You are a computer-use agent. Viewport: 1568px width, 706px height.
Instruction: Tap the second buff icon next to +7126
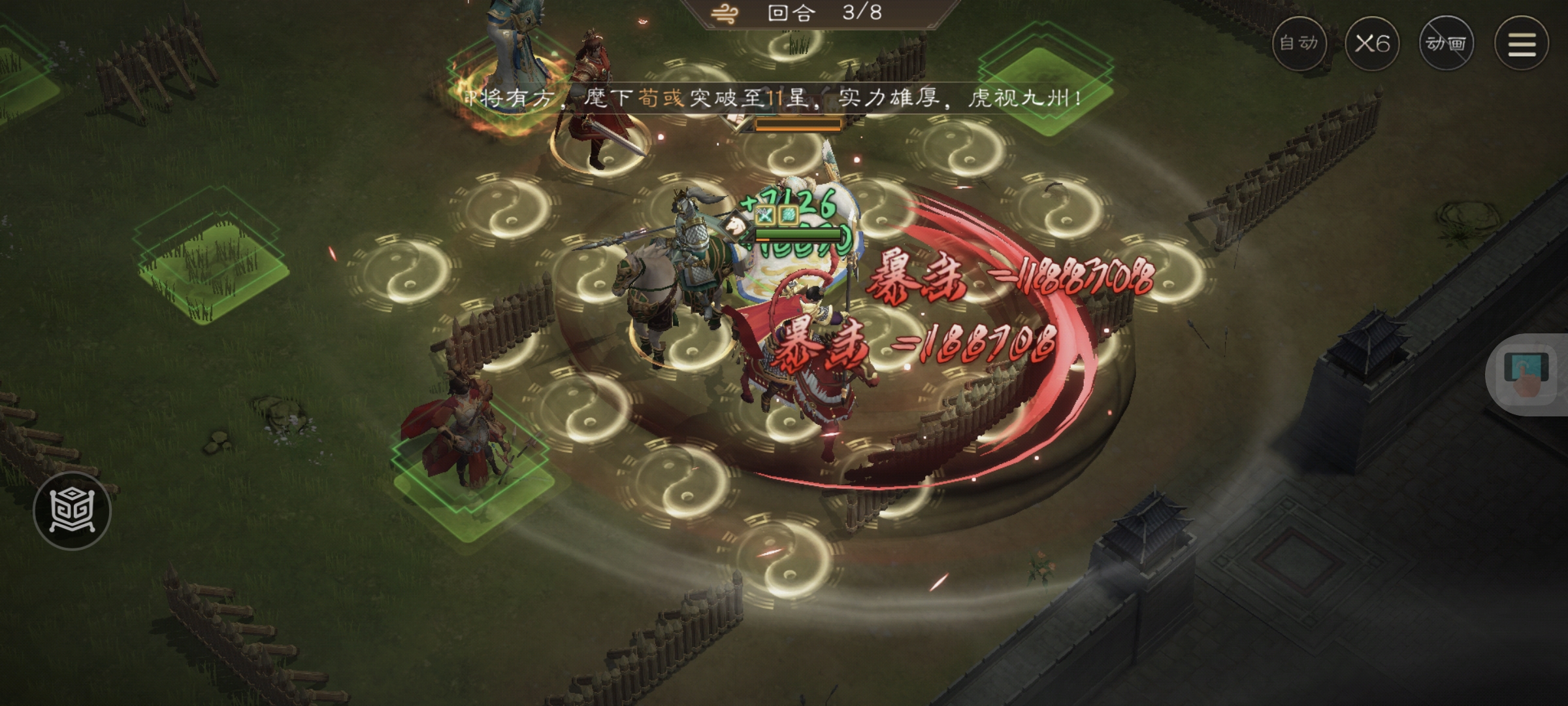787,216
